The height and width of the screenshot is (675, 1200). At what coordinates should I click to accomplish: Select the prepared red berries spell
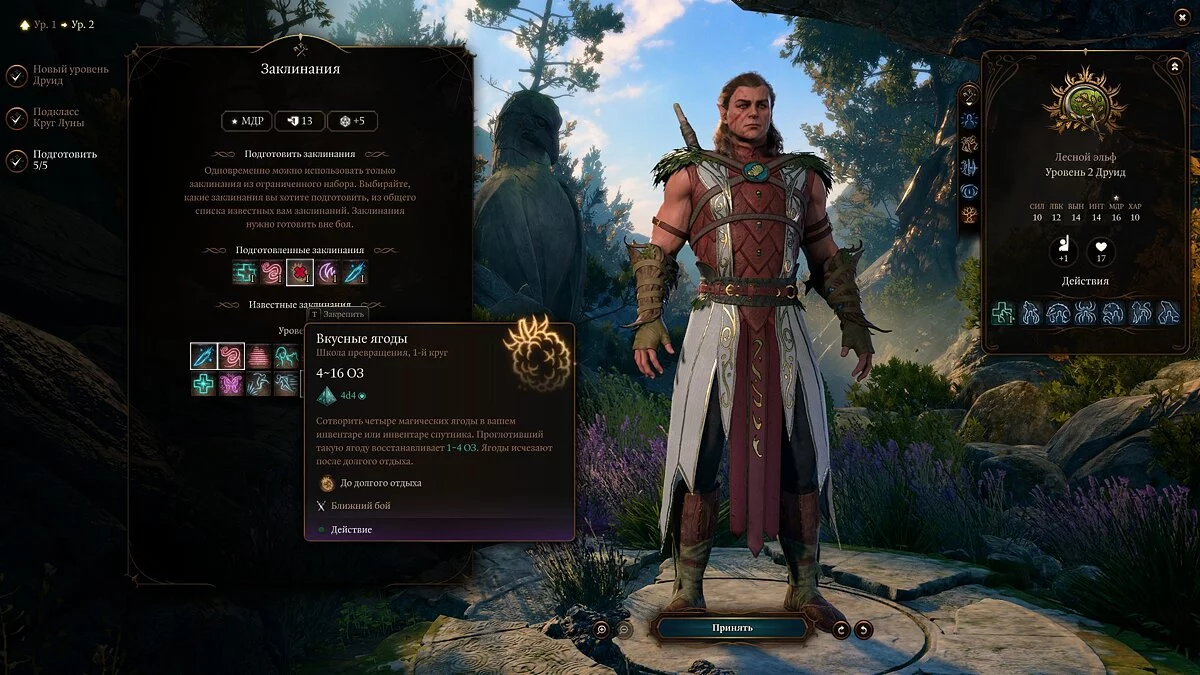300,272
